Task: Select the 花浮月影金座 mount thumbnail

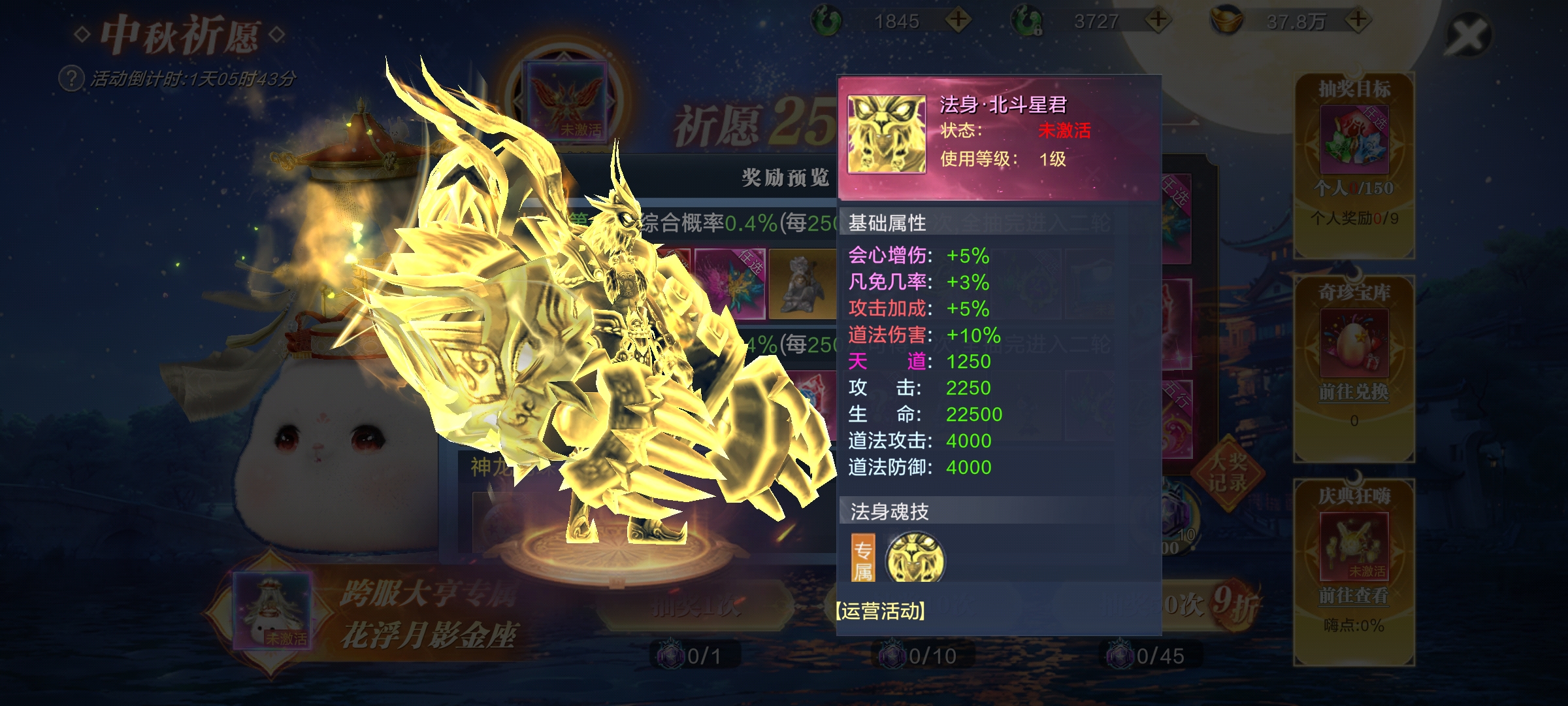Action: coord(272,611)
